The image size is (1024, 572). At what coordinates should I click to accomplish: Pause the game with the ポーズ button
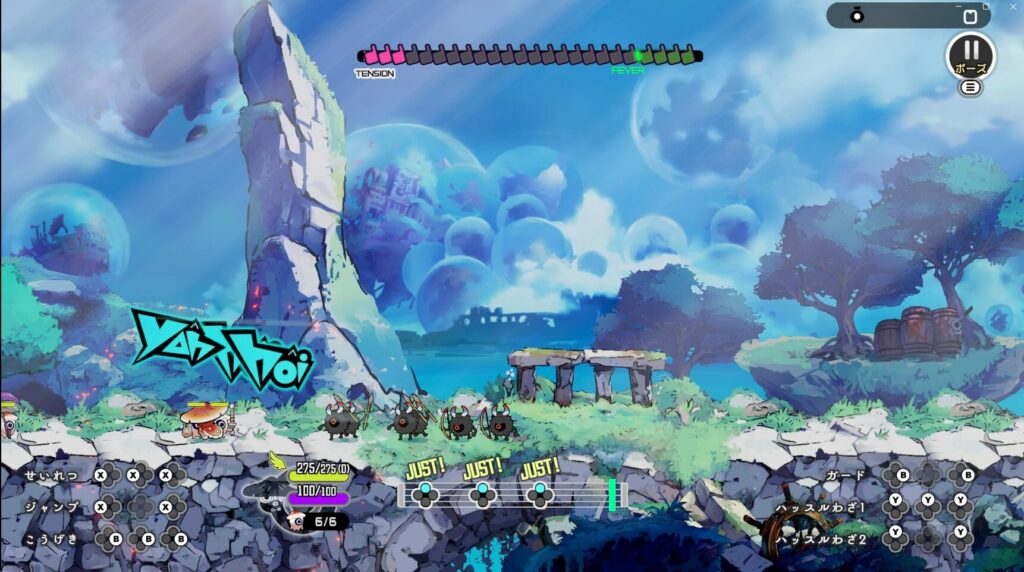point(969,53)
